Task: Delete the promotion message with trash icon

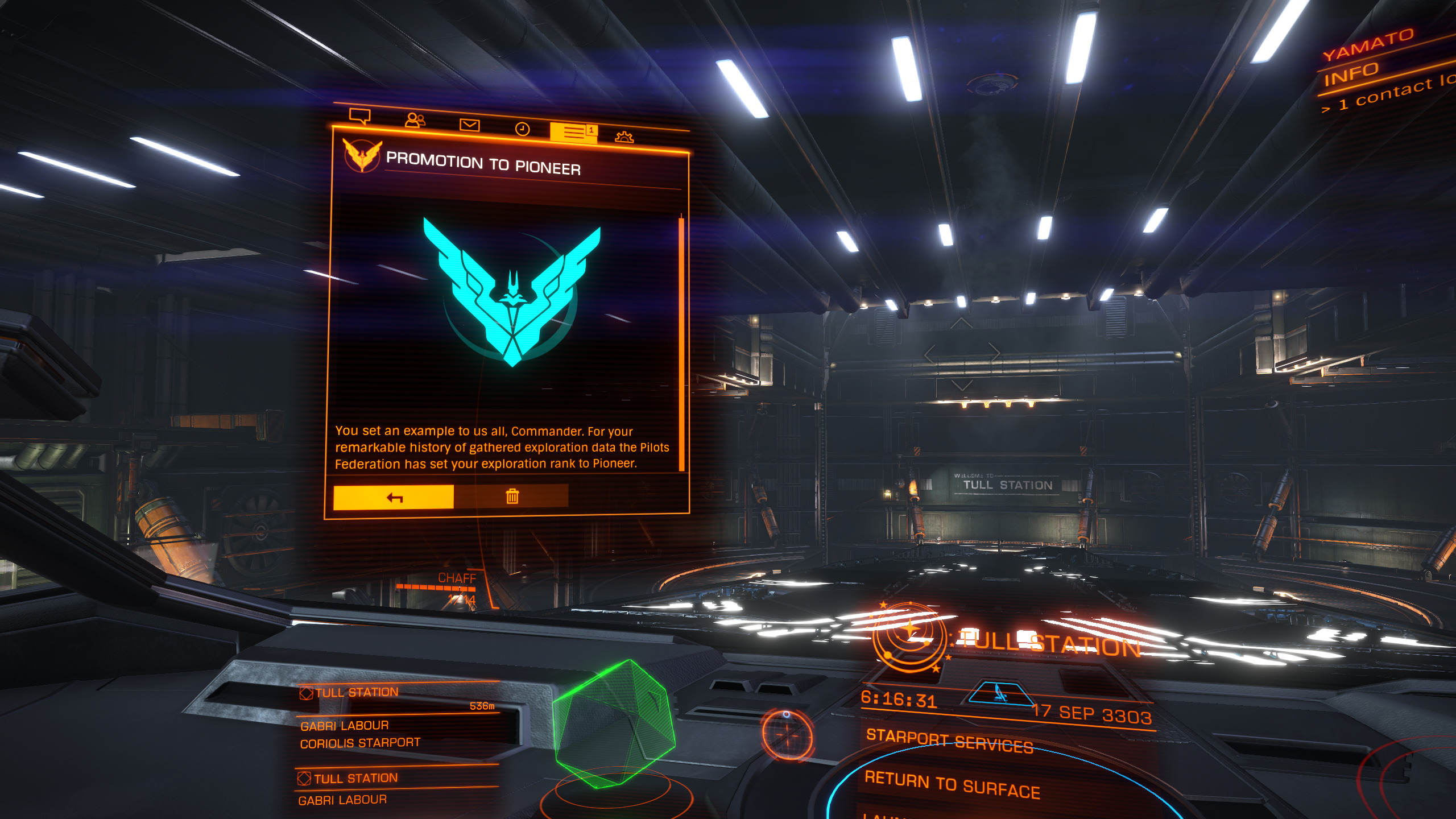Action: 512,497
